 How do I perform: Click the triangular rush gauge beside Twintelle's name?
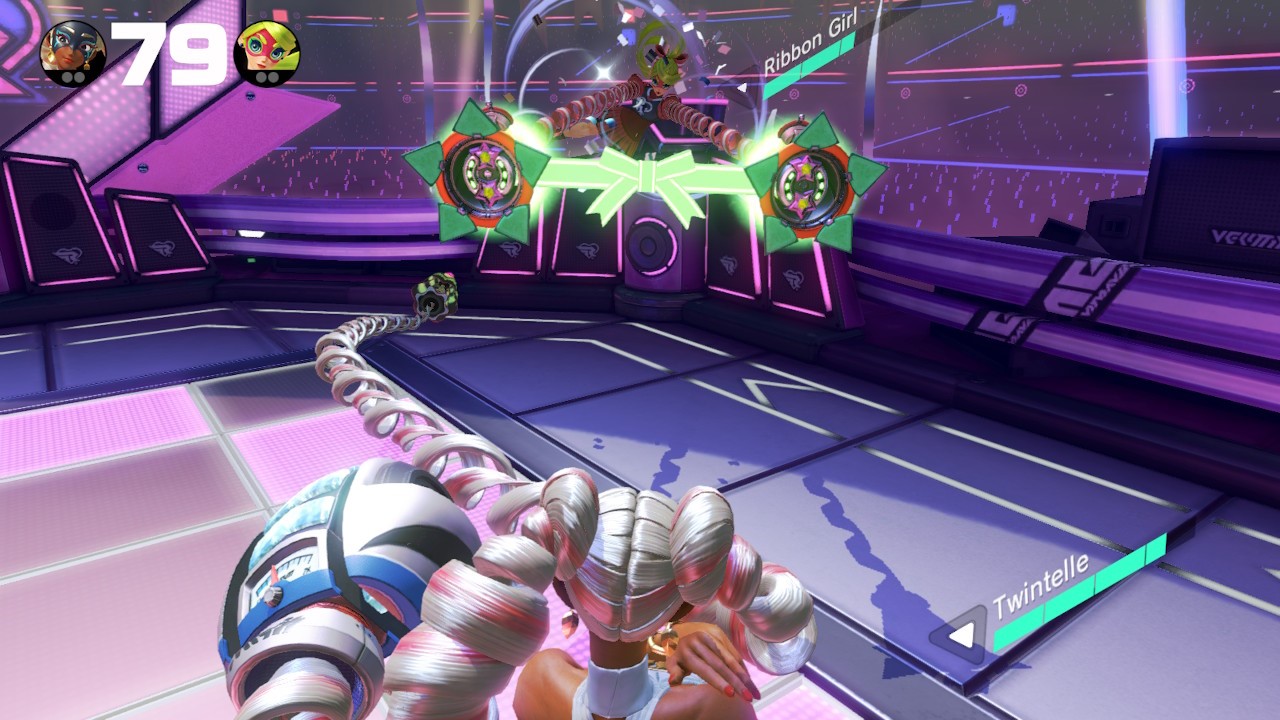960,636
